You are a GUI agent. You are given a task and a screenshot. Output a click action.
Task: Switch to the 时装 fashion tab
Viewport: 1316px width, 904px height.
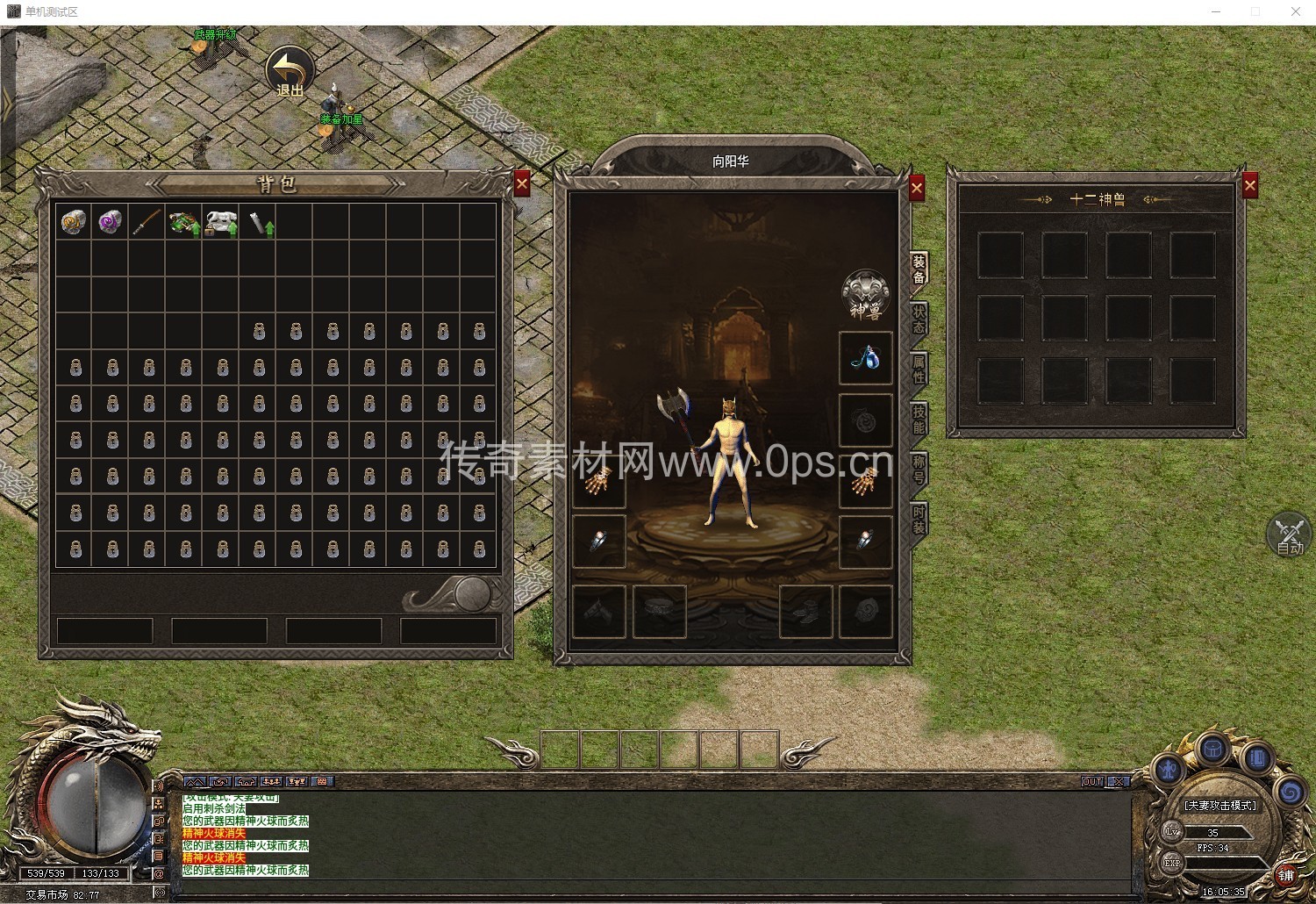point(919,520)
